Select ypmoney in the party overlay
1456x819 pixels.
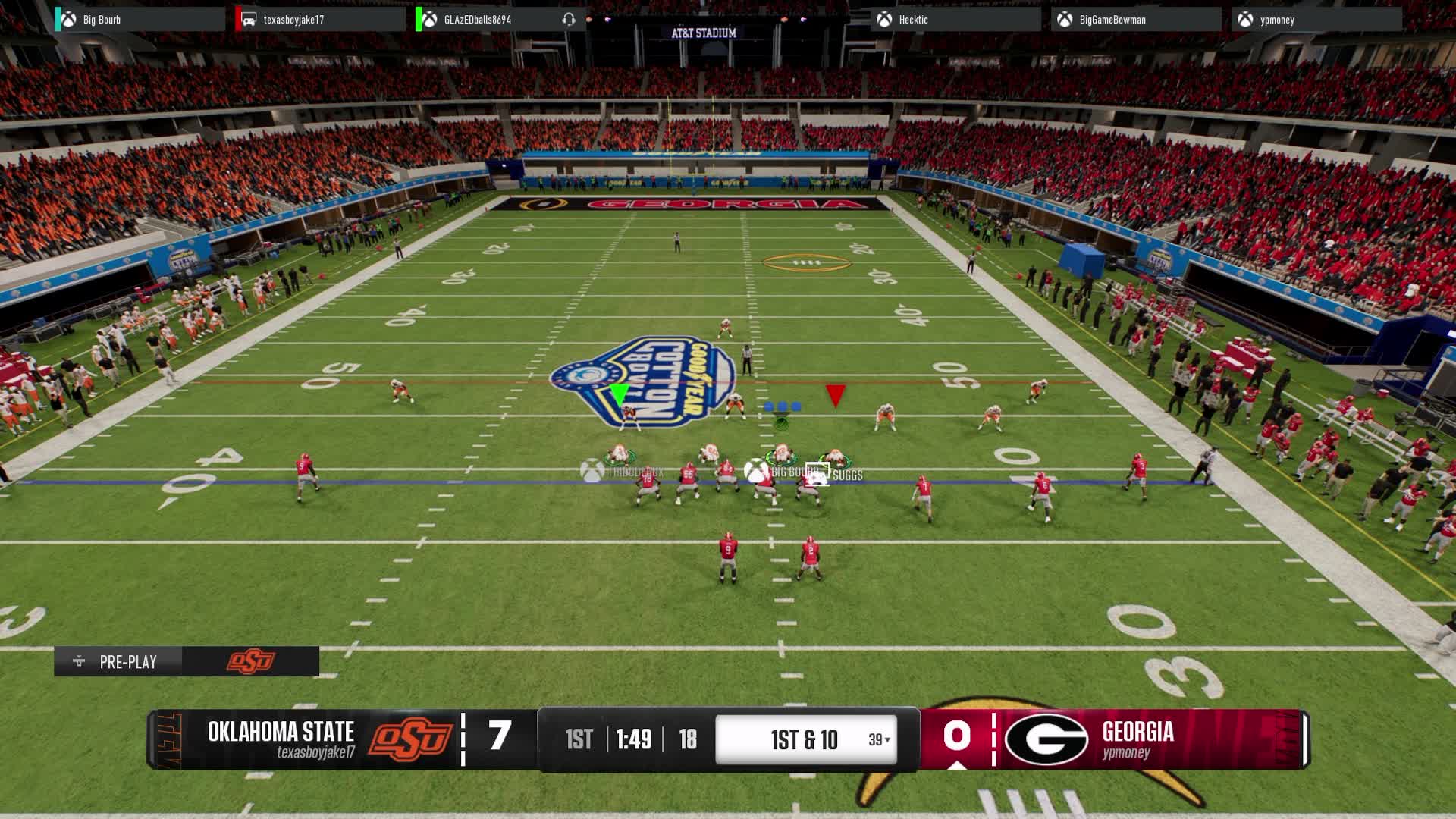click(x=1277, y=20)
